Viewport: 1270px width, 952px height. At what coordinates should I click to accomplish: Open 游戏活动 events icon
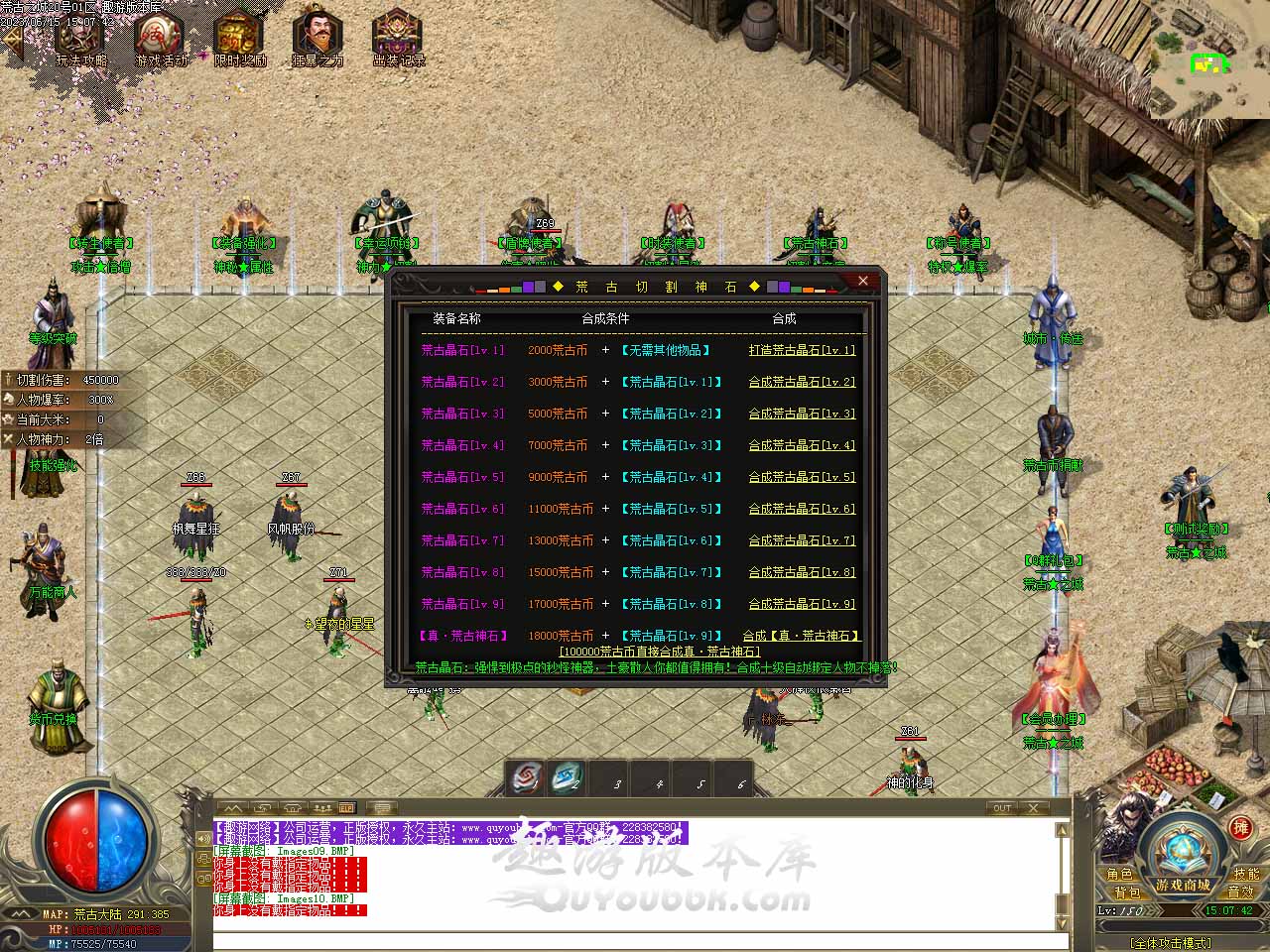[160, 40]
